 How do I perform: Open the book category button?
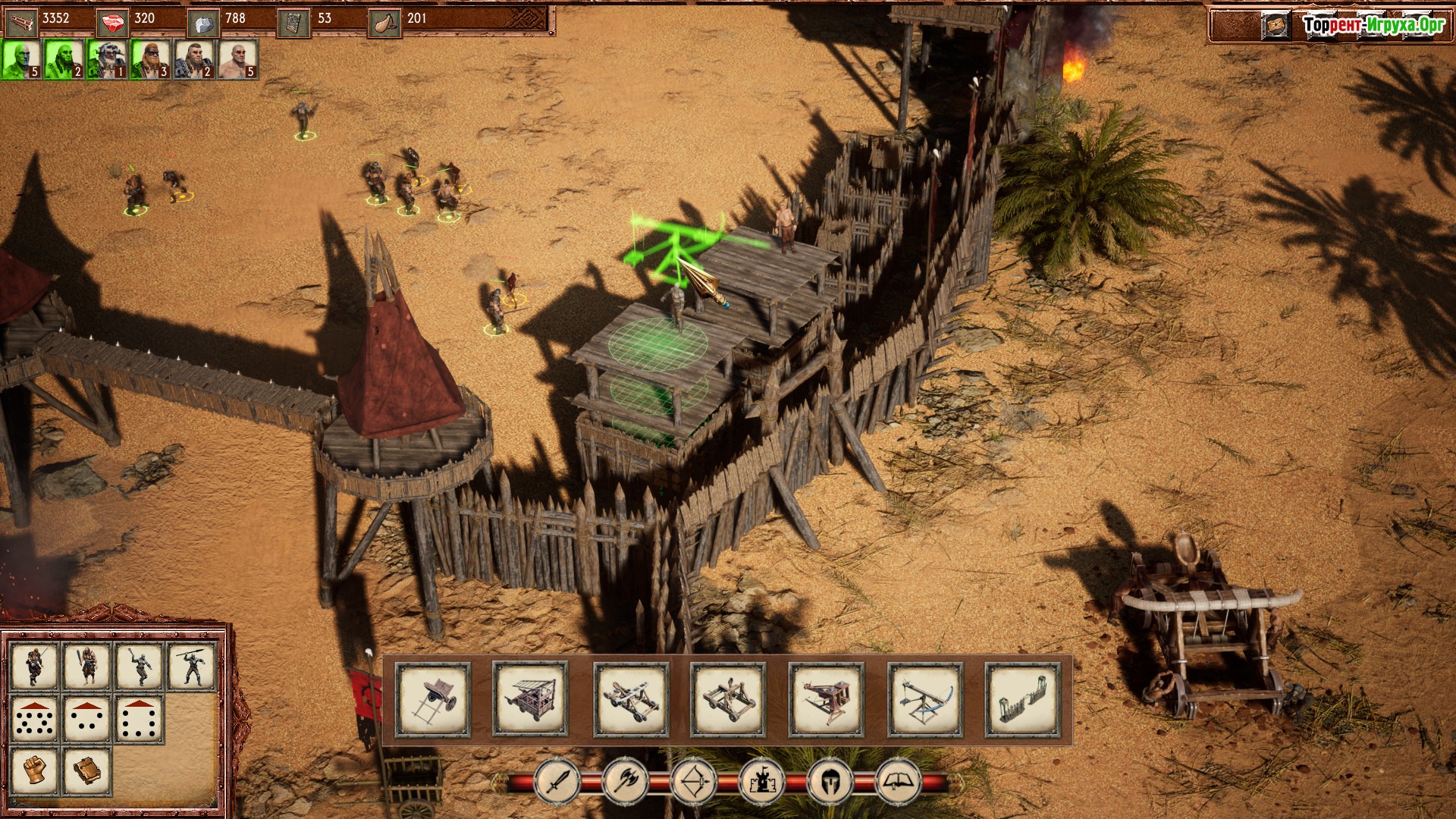coord(899,781)
